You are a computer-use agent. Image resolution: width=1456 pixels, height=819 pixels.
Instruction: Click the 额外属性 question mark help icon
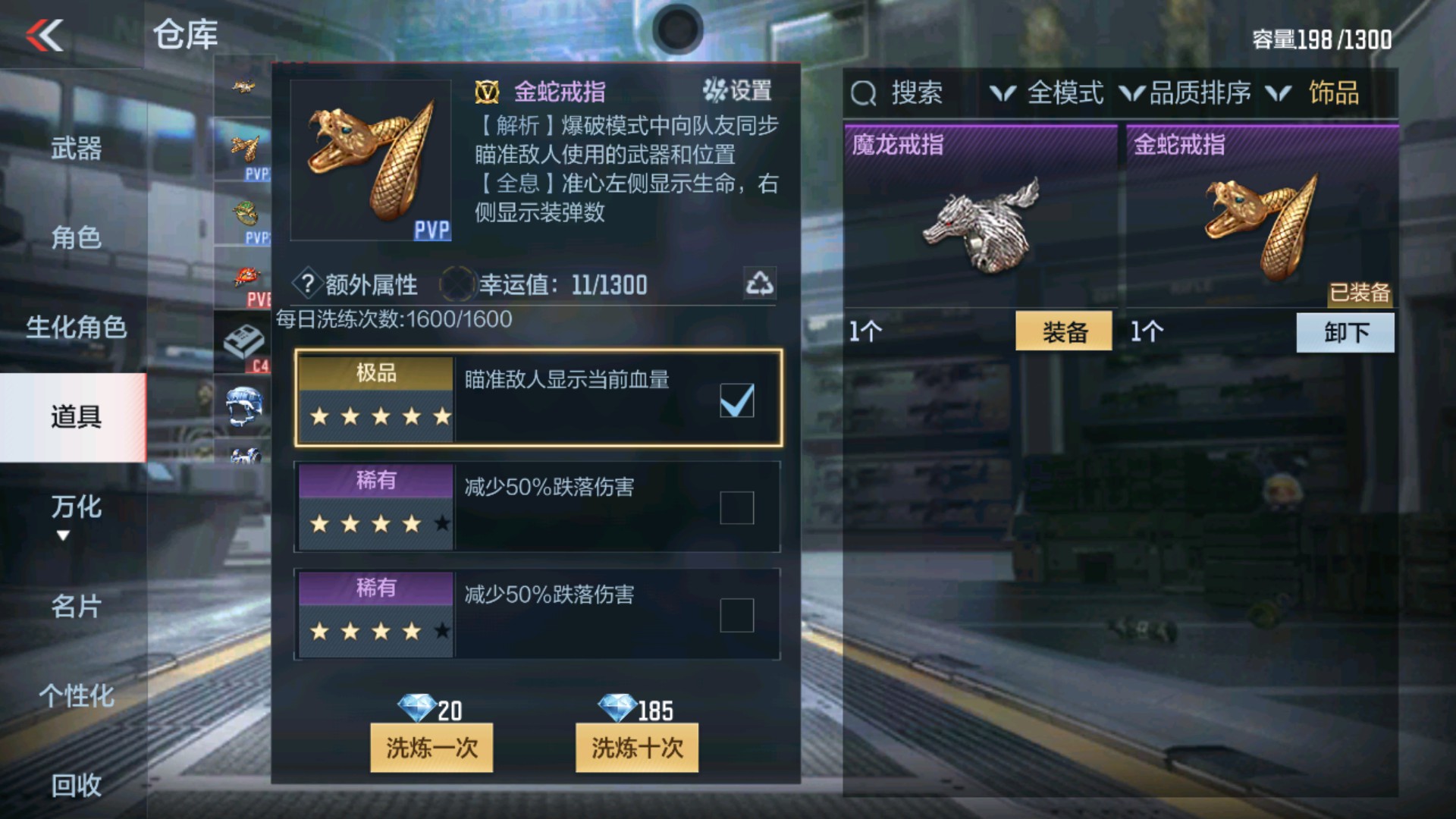(x=306, y=284)
